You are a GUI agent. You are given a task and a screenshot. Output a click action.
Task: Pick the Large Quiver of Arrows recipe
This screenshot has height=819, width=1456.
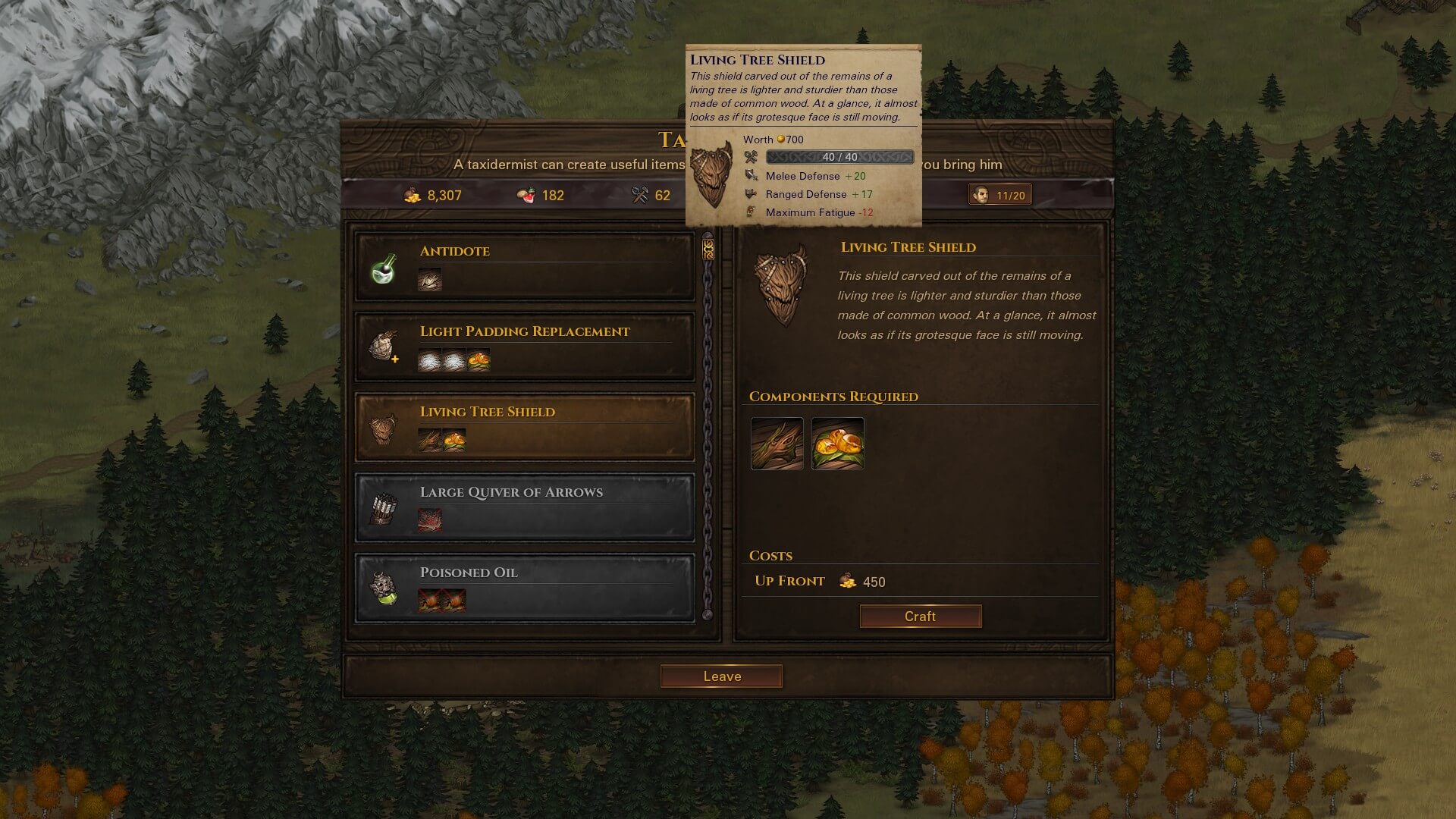coord(524,508)
